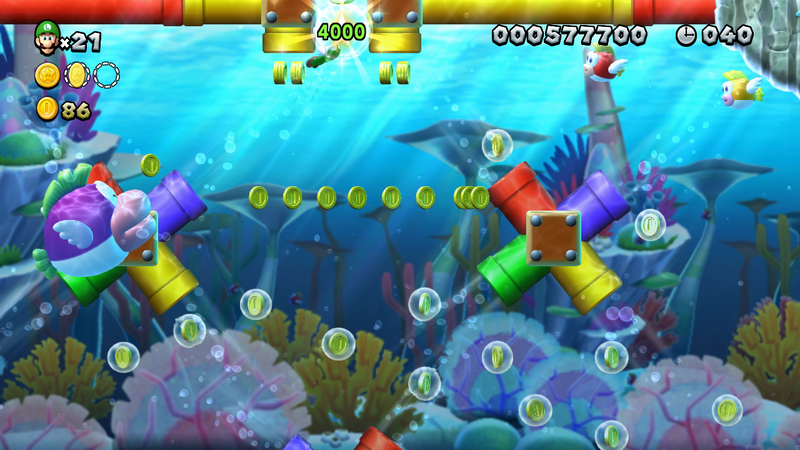This screenshot has width=800, height=450.
Task: Select the empty Star Coin slot
Action: pos(107,74)
